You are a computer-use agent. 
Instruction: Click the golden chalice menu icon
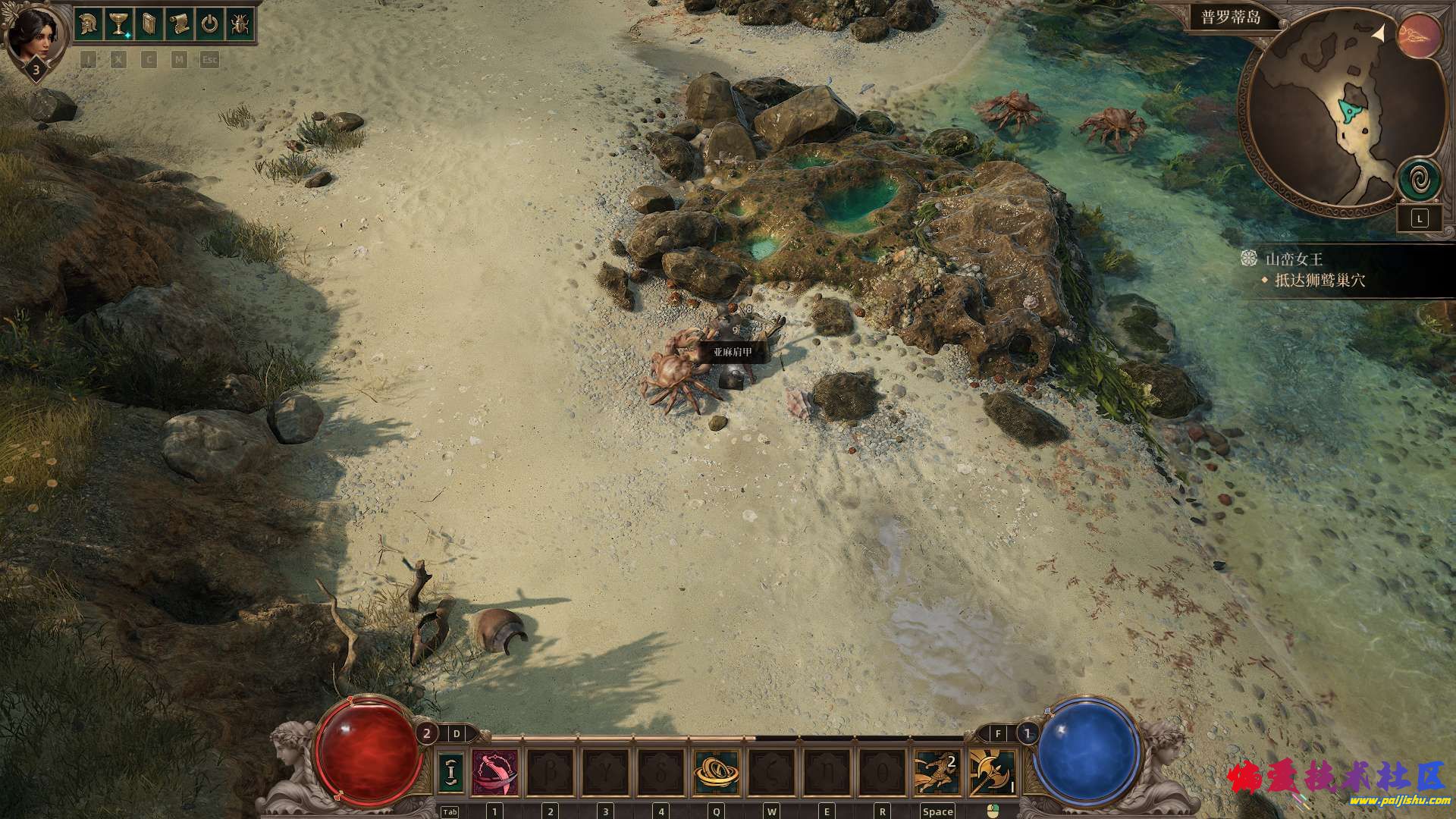click(119, 24)
